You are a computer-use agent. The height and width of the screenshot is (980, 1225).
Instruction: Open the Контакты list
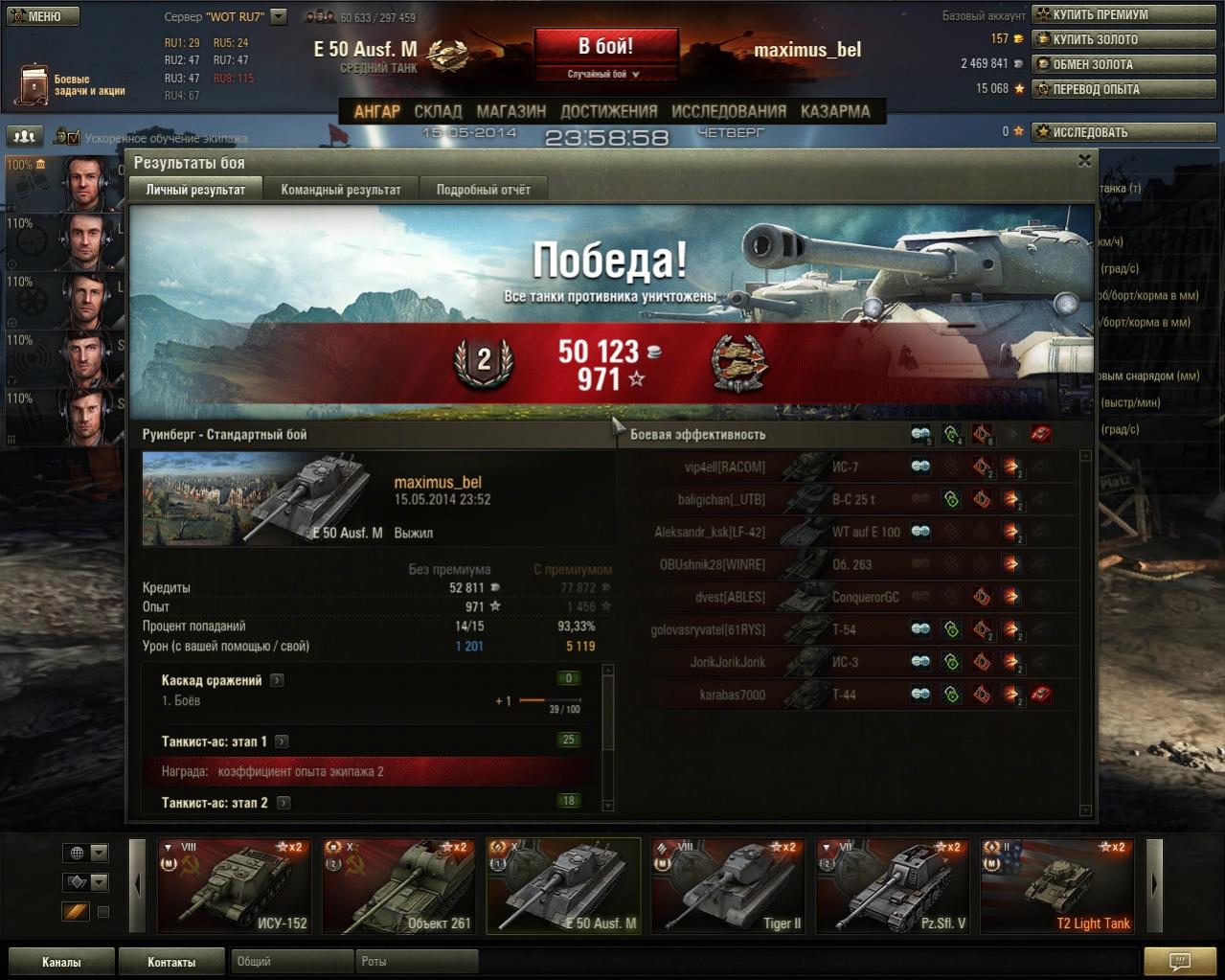pos(171,962)
